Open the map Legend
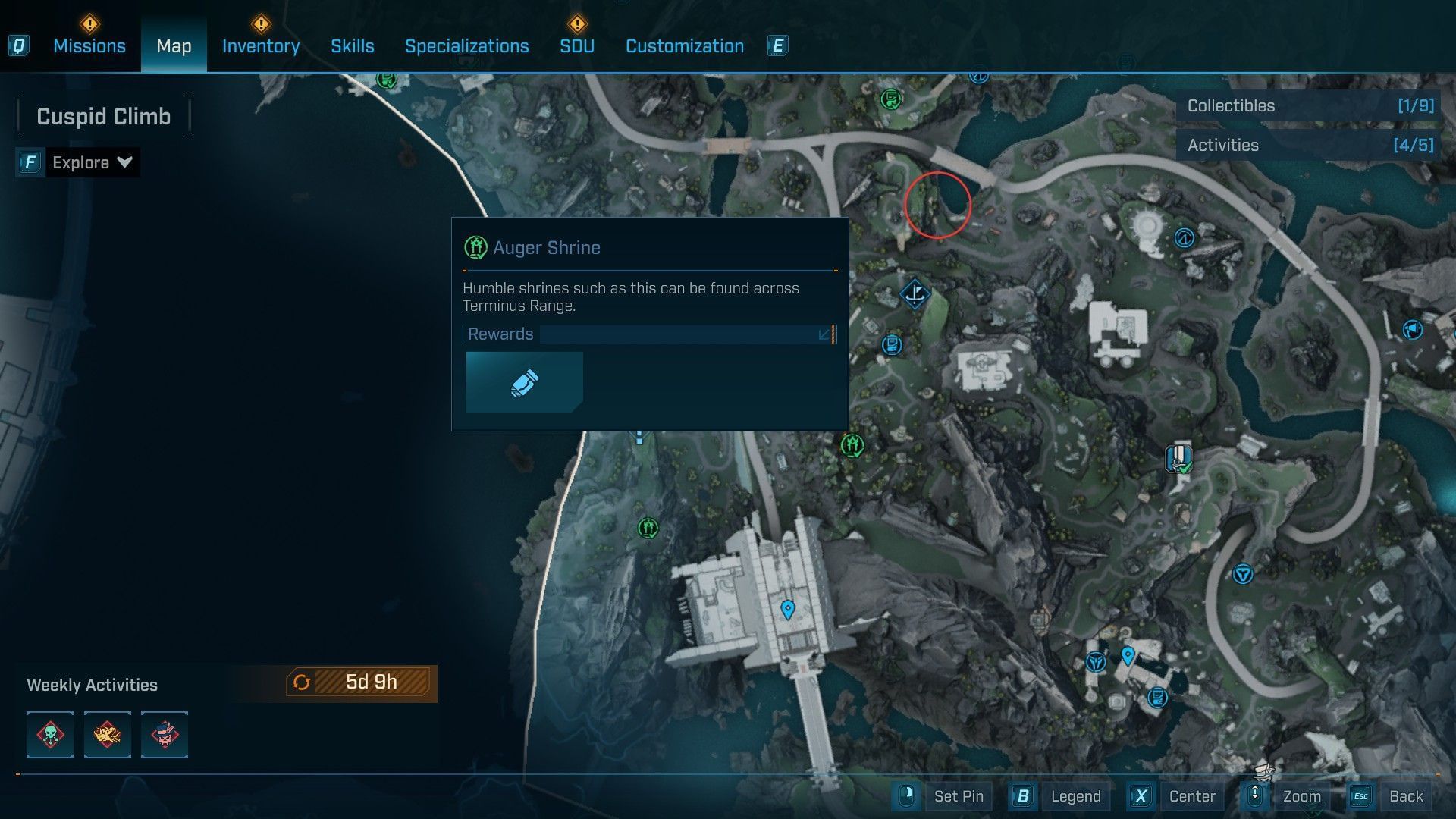This screenshot has width=1456, height=819. click(1075, 796)
